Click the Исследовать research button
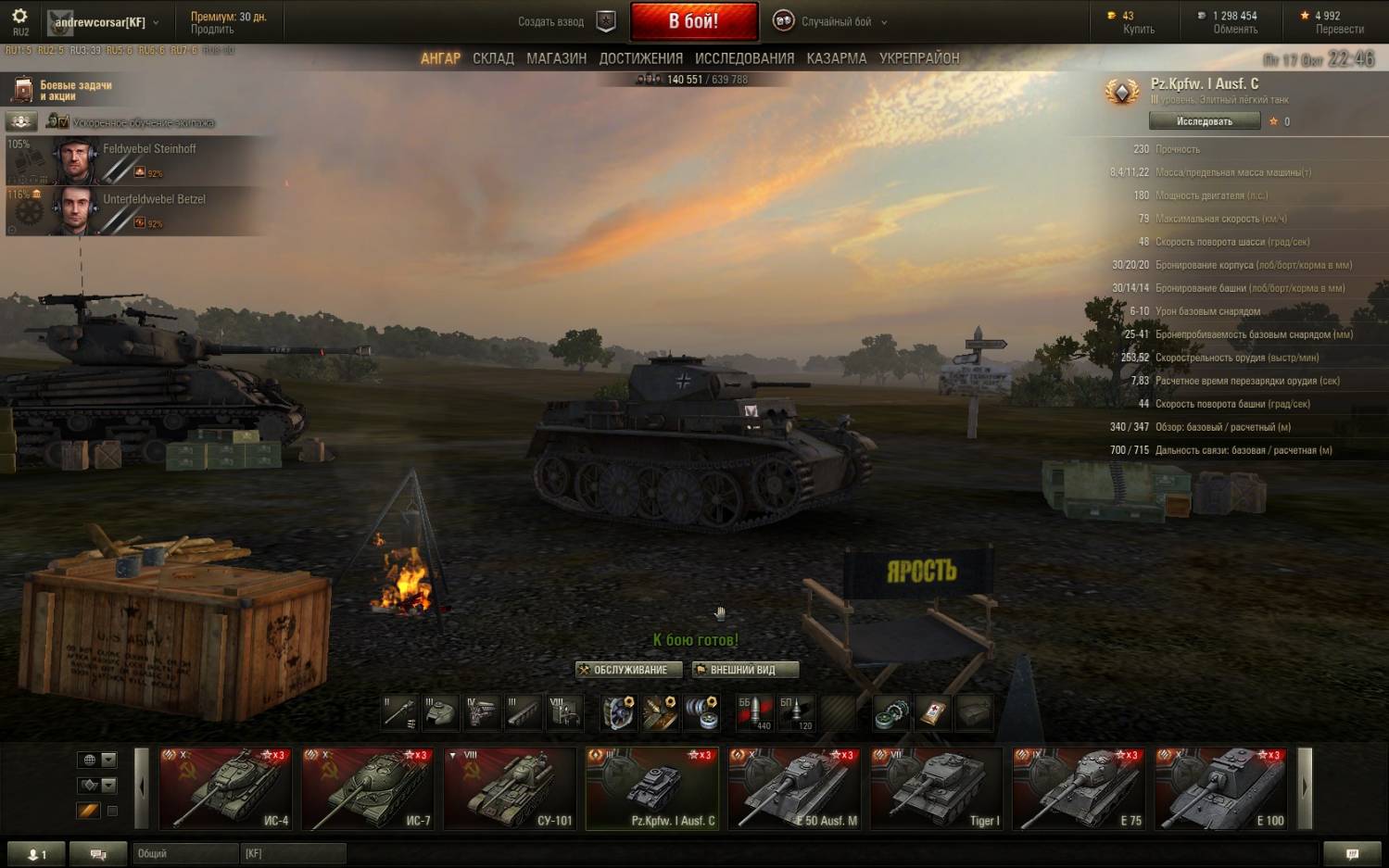 1204,121
